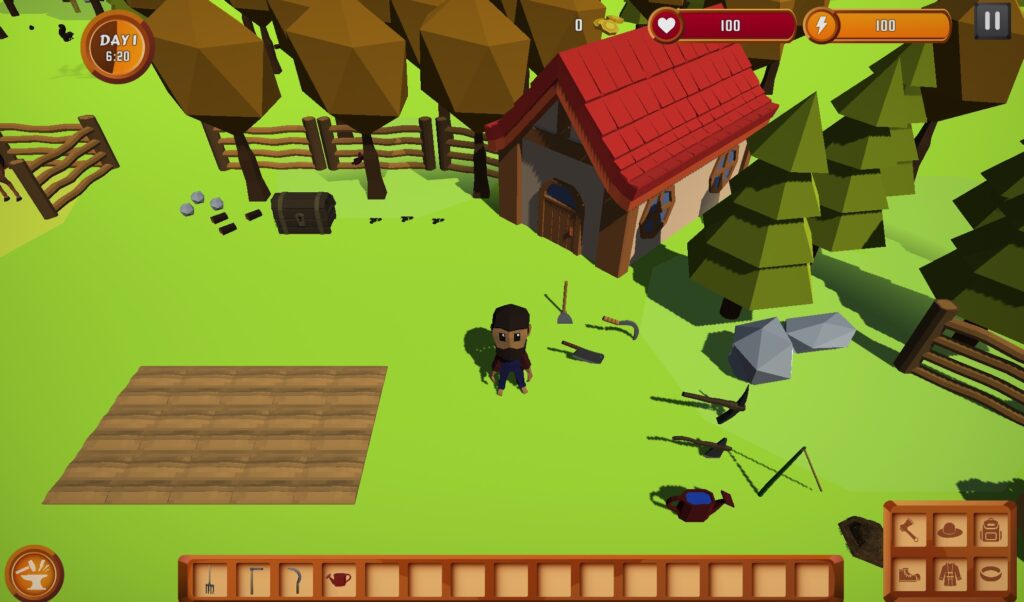The width and height of the screenshot is (1024, 602).
Task: Select the pitchfork in the hotbar
Action: [210, 580]
